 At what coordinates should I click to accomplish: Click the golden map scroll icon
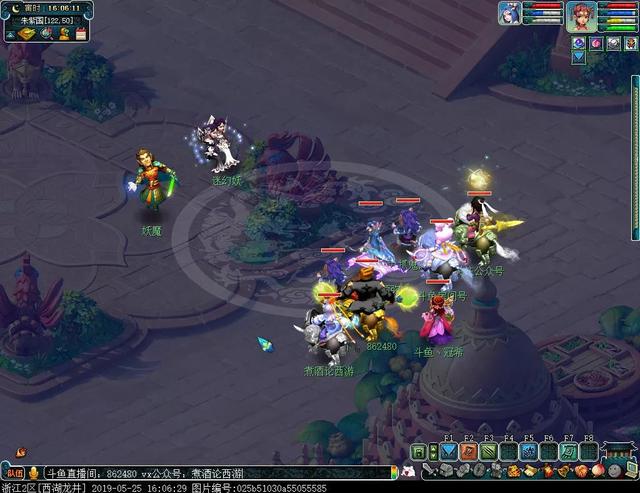[x=27, y=33]
